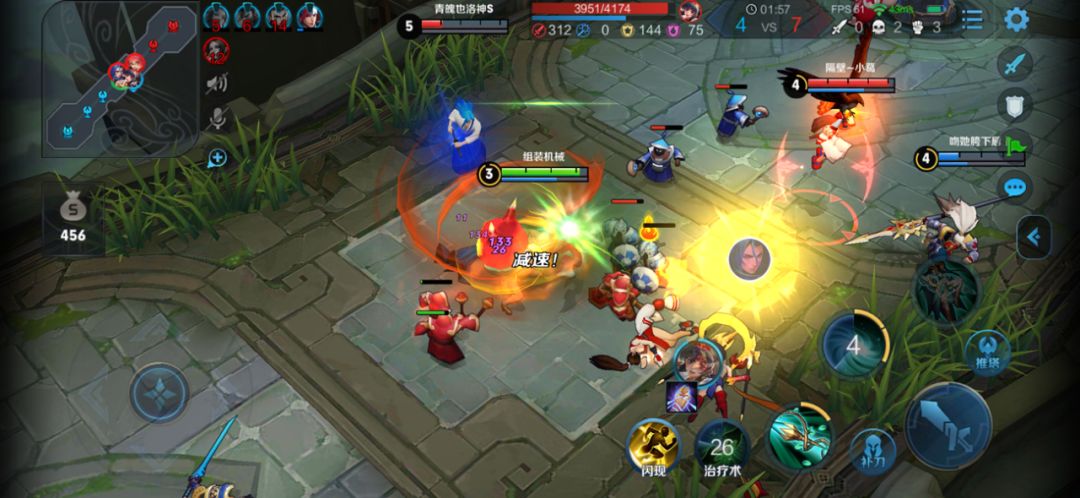Image resolution: width=1080 pixels, height=498 pixels.
Task: Tap the green flag rally signal
Action: click(1017, 145)
